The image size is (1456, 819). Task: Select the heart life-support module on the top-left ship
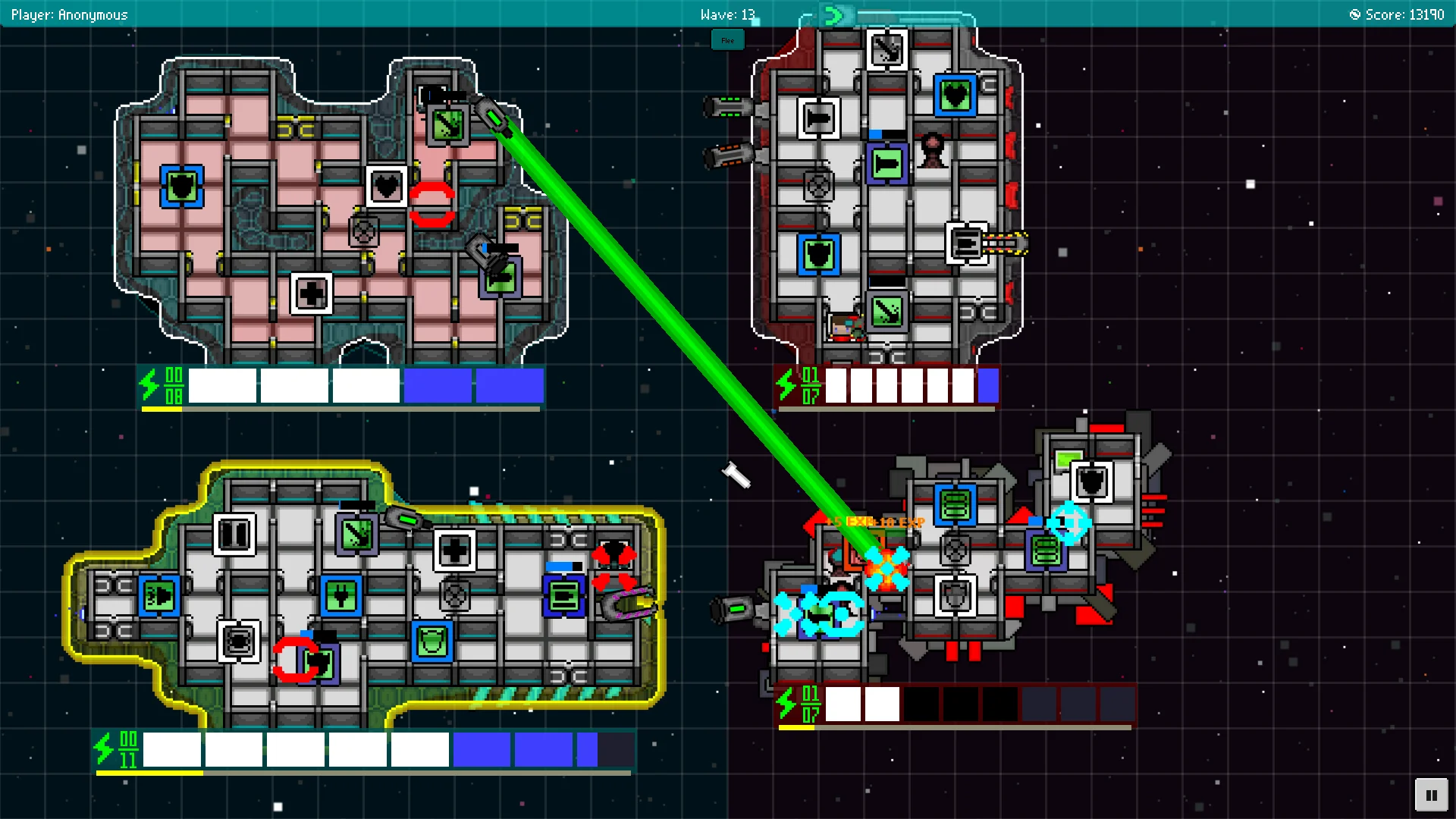click(x=387, y=185)
